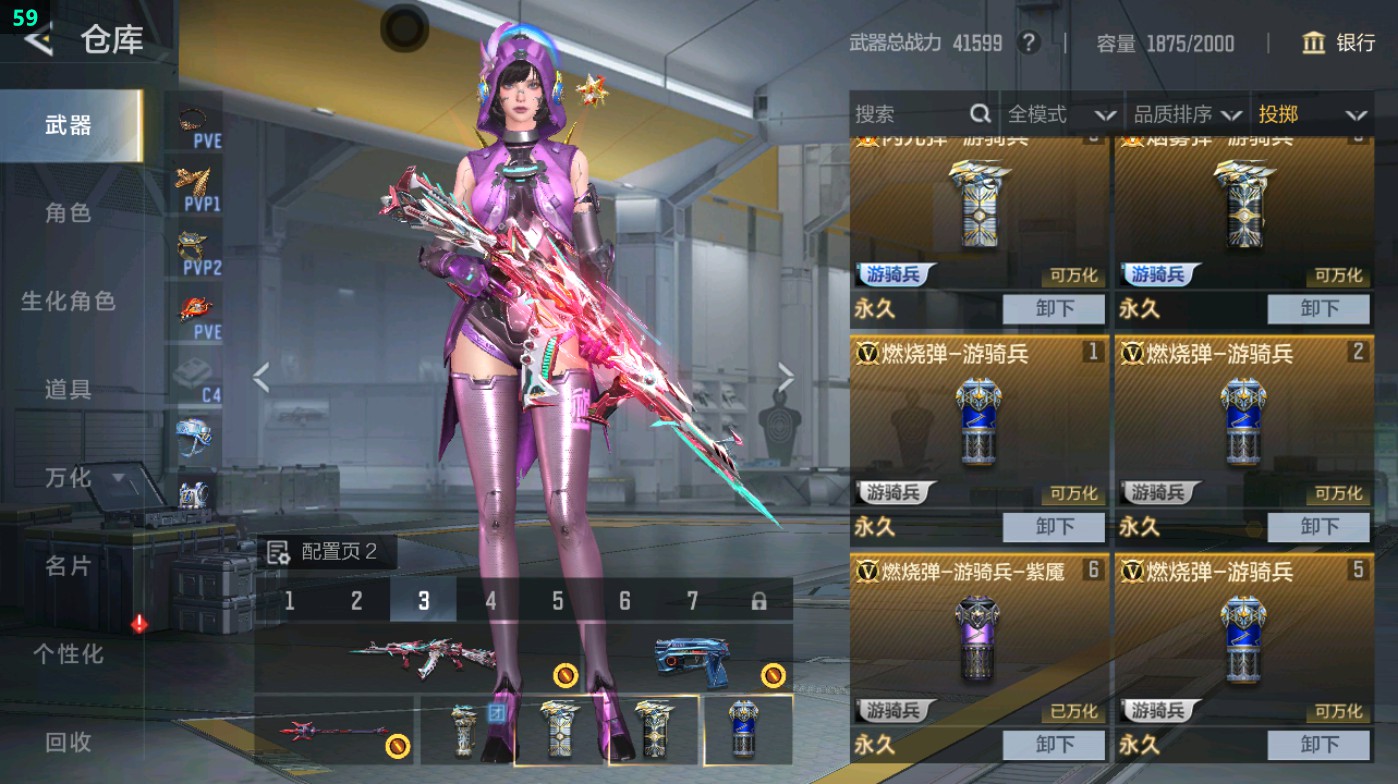Viewport: 1398px width, 784px height.
Task: Expand the 投掷 weapon type dropdown
Action: point(1311,114)
